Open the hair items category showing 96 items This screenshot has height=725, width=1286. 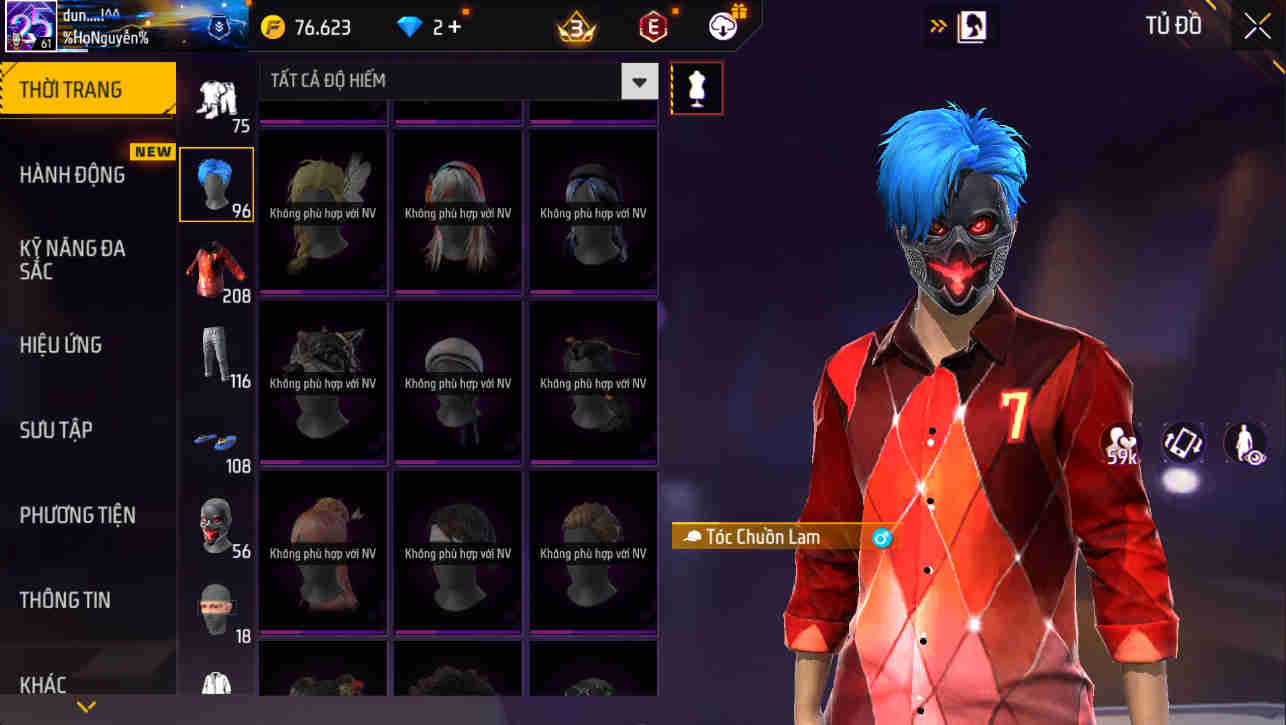coord(216,183)
